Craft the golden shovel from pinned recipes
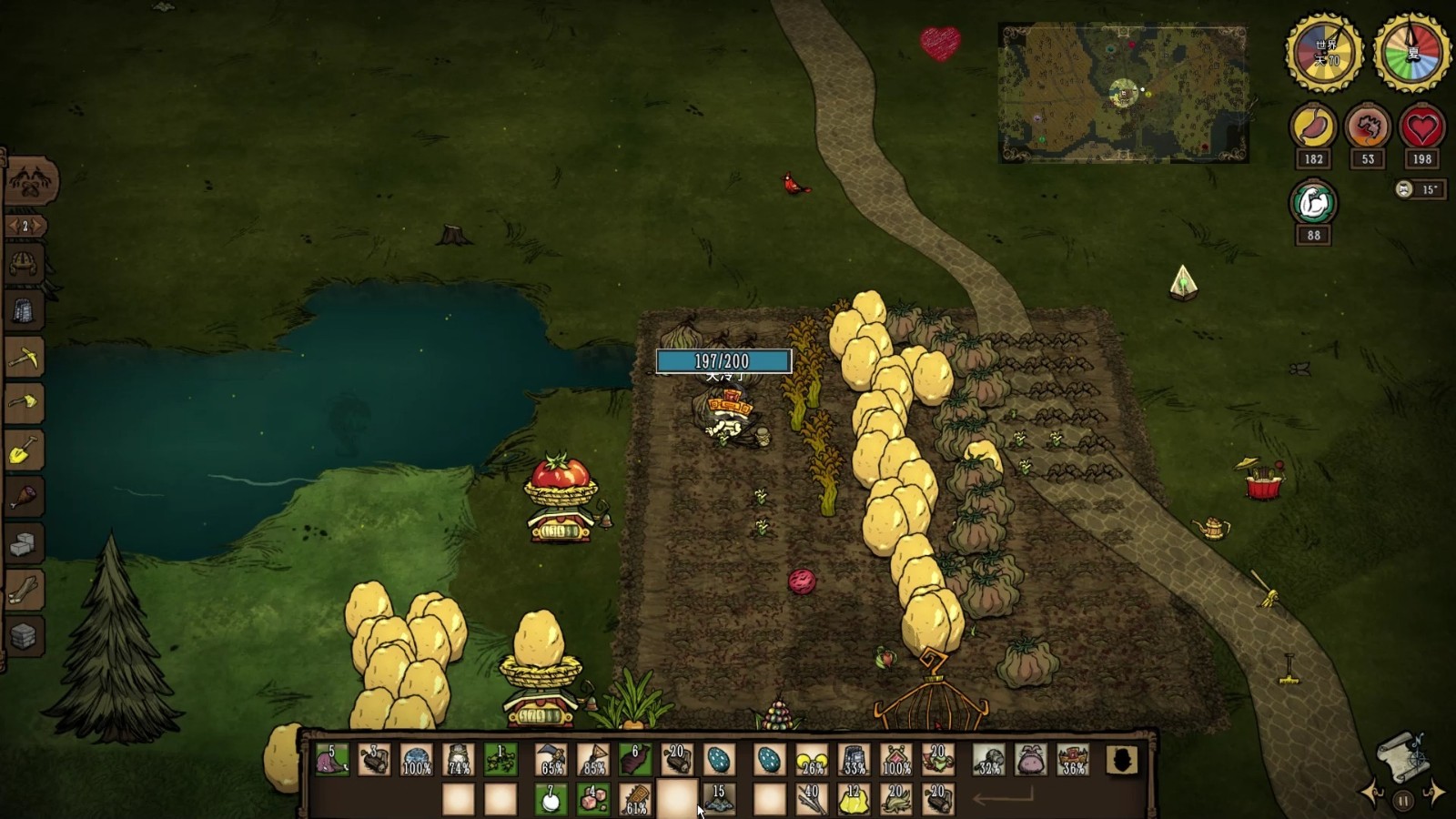 (25, 450)
